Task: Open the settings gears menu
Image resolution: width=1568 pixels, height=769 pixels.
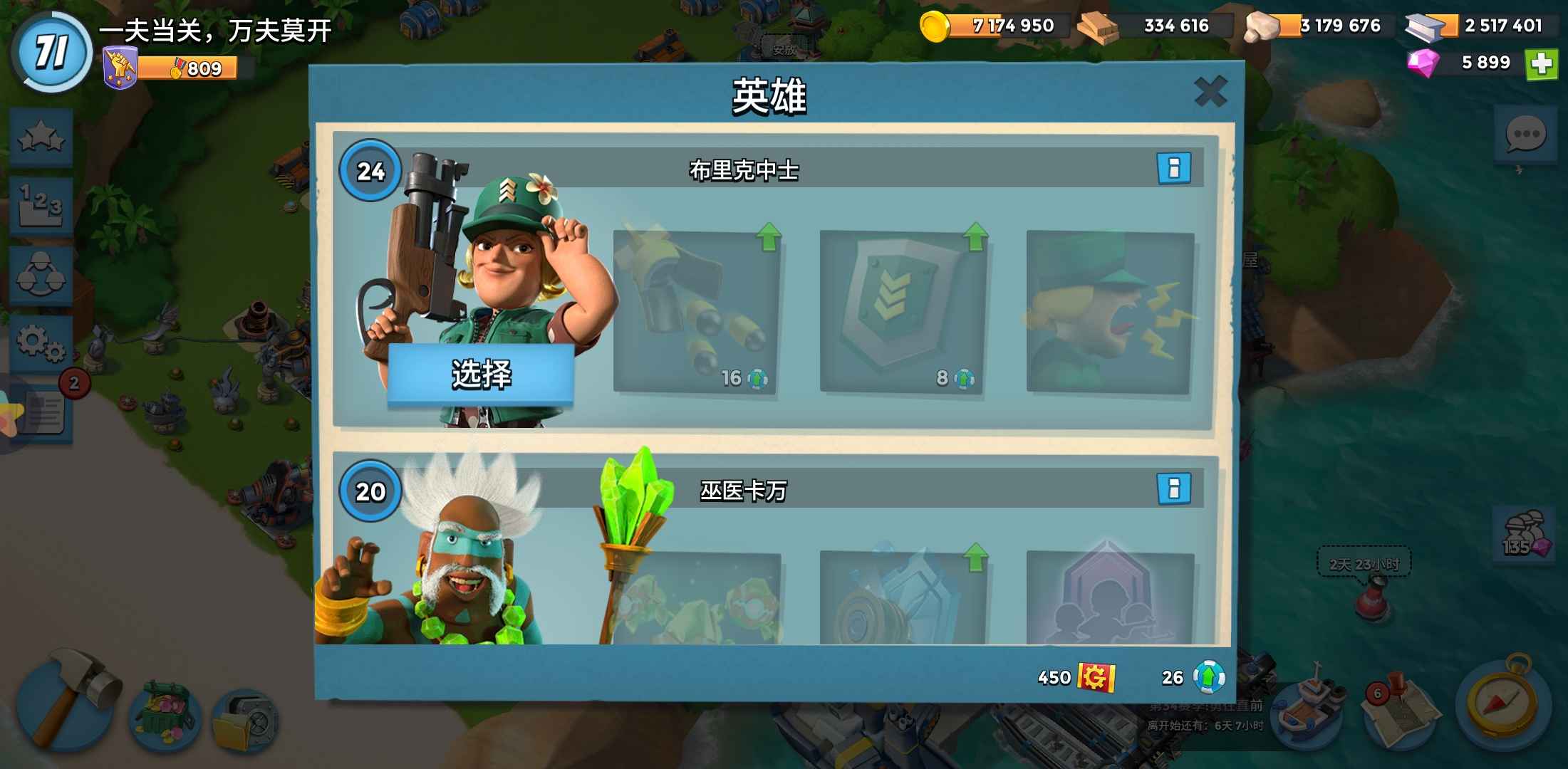Action: [41, 344]
